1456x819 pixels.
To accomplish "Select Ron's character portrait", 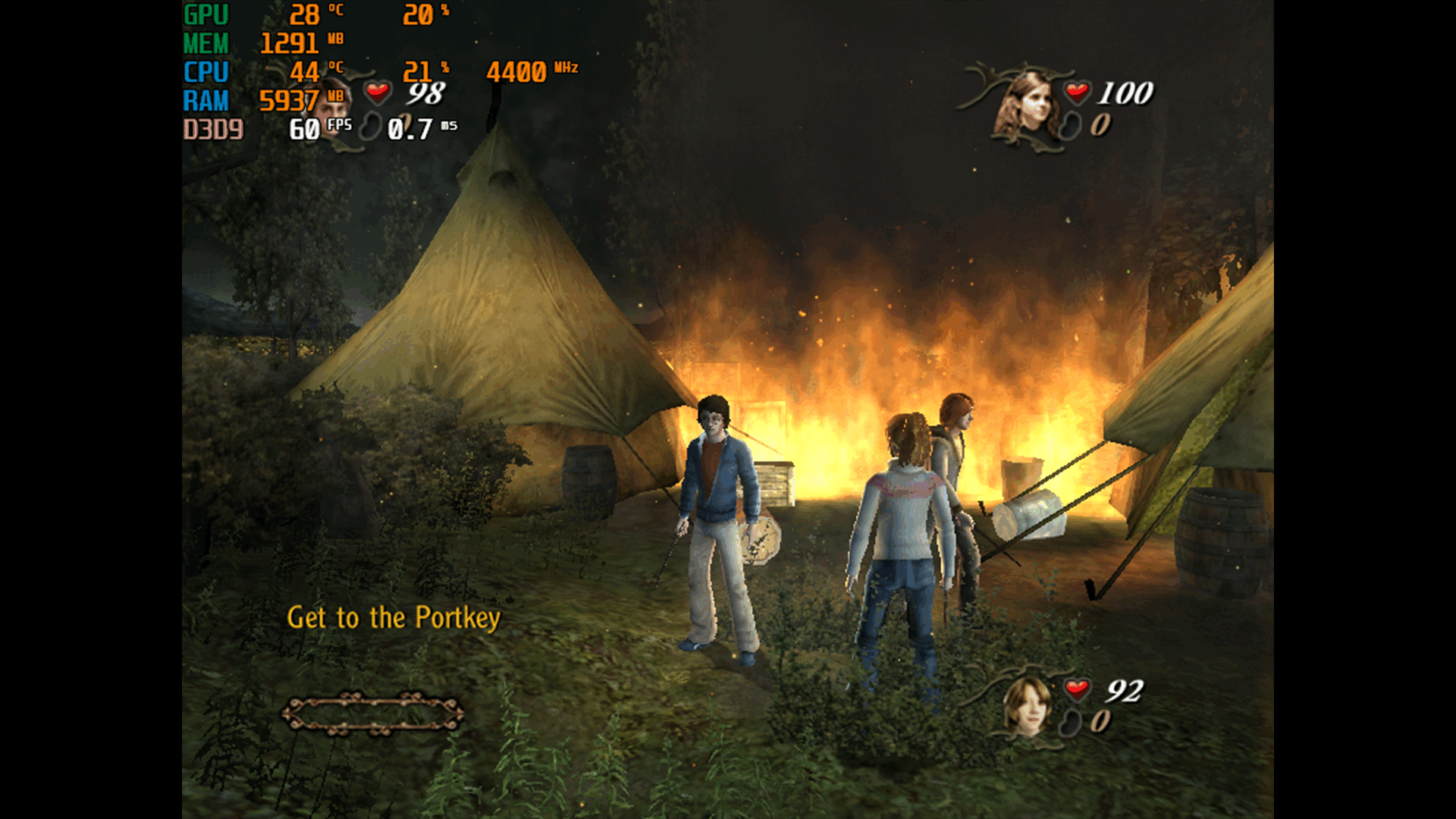I will tap(1027, 707).
